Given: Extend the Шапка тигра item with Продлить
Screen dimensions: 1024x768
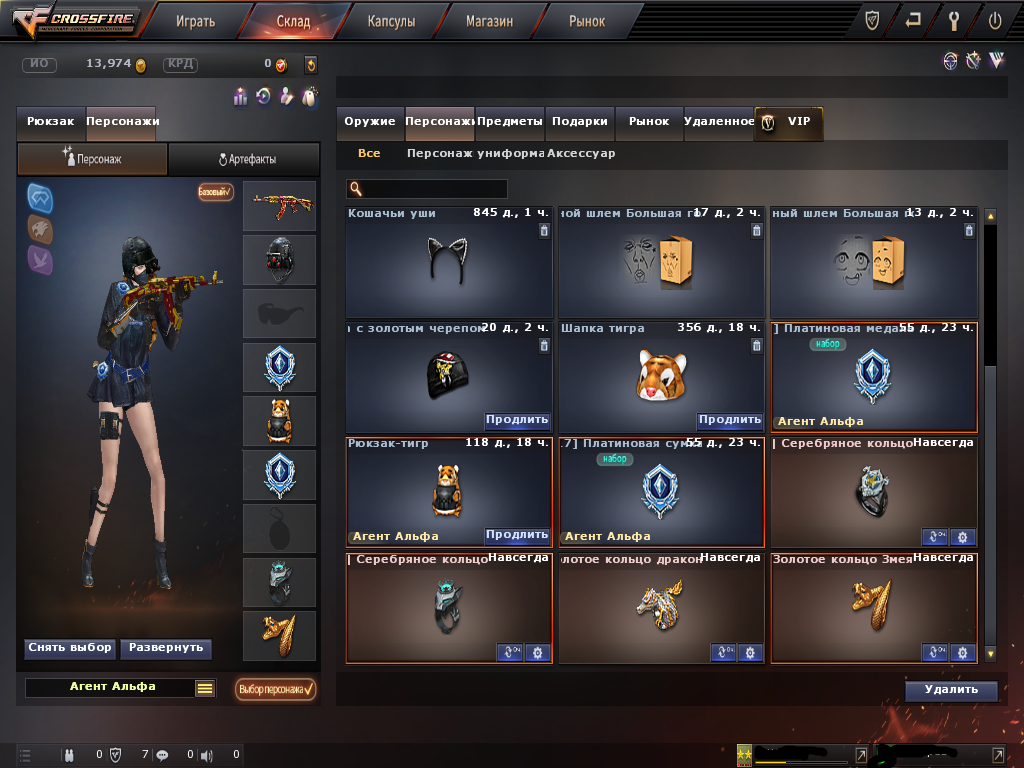Looking at the screenshot, I should pyautogui.click(x=729, y=420).
